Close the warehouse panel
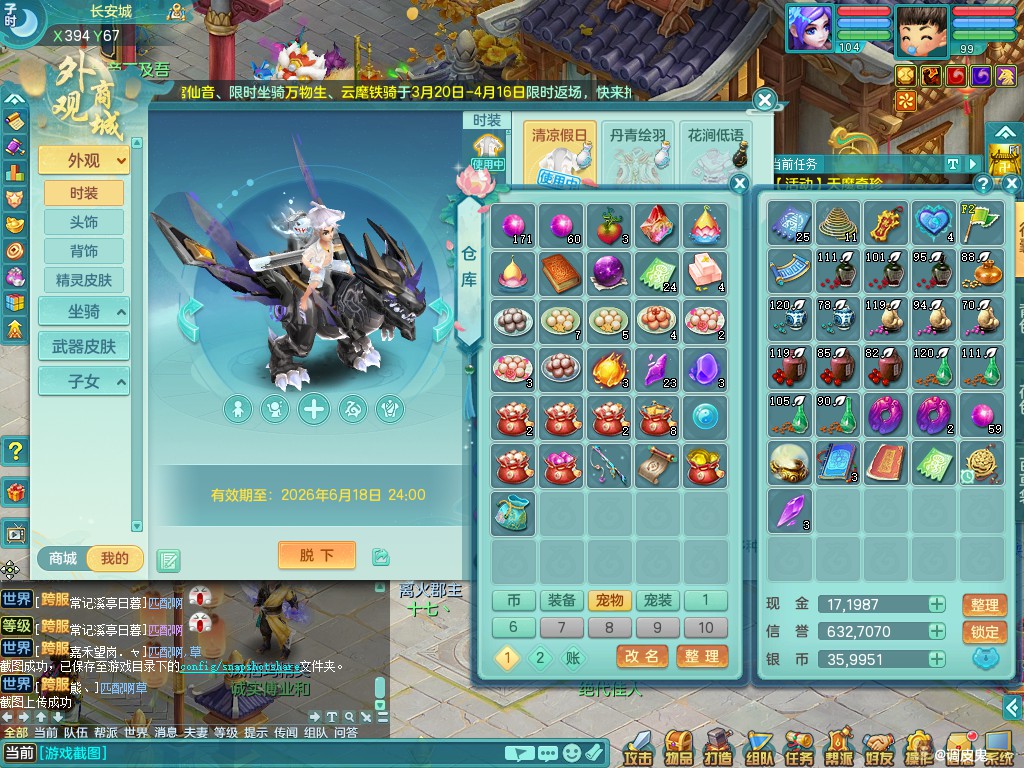 click(x=739, y=183)
